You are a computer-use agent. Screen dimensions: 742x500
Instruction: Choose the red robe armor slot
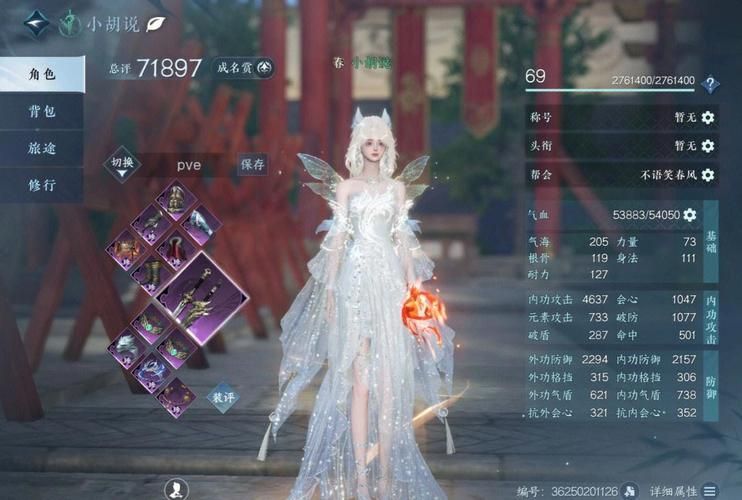[x=177, y=248]
